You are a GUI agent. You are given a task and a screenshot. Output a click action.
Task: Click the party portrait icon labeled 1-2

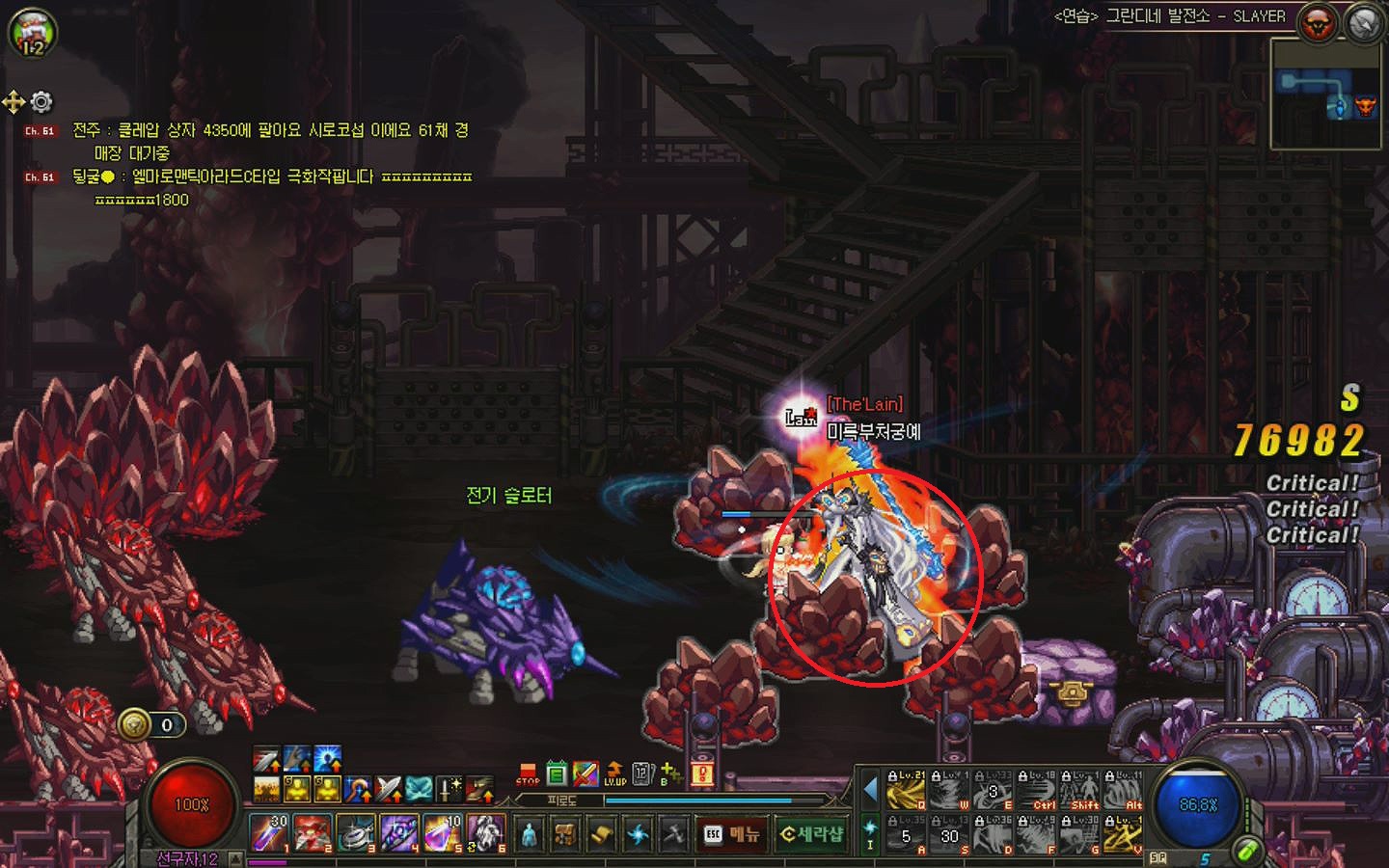pos(33,34)
